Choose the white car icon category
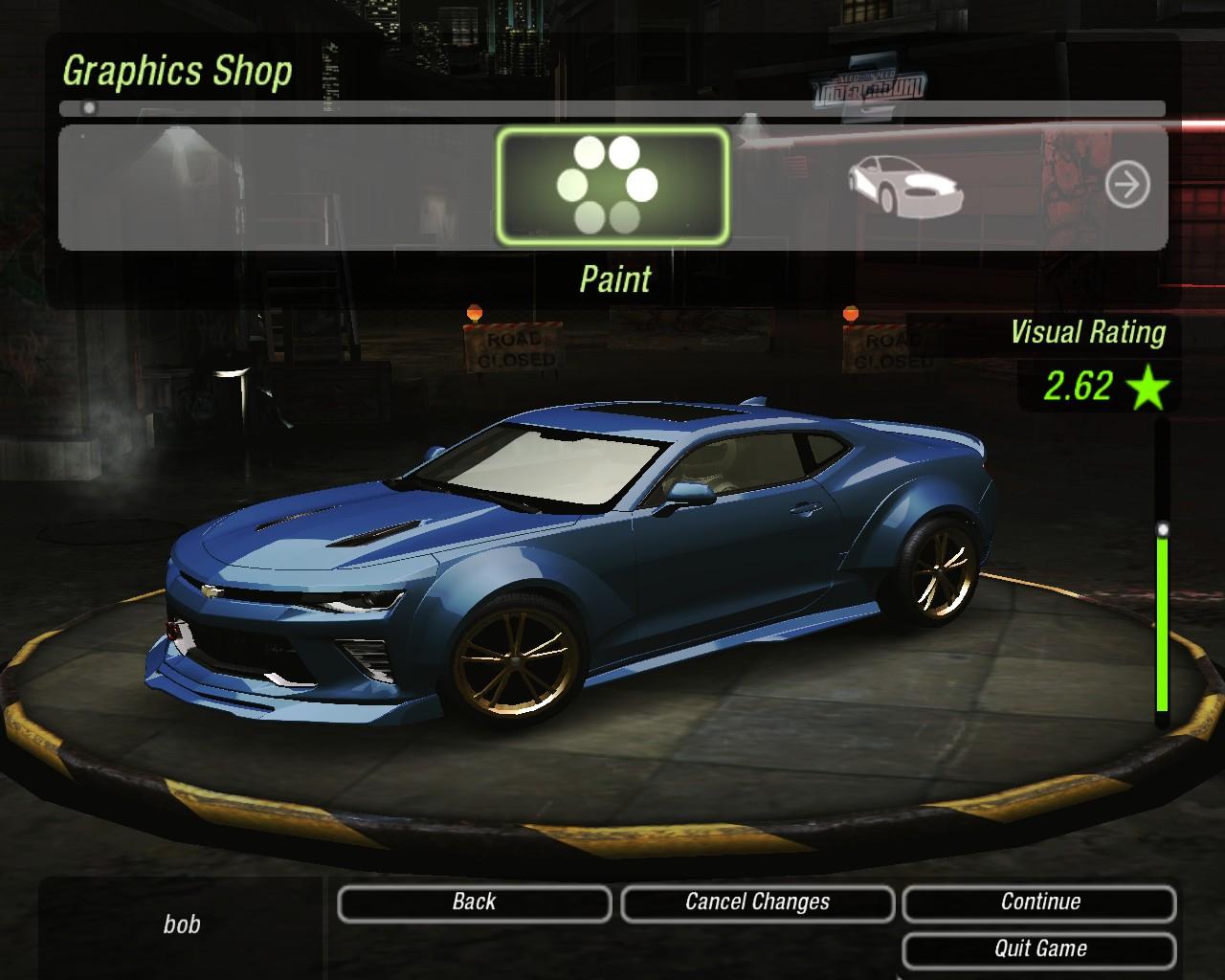The image size is (1225, 980). 904,184
